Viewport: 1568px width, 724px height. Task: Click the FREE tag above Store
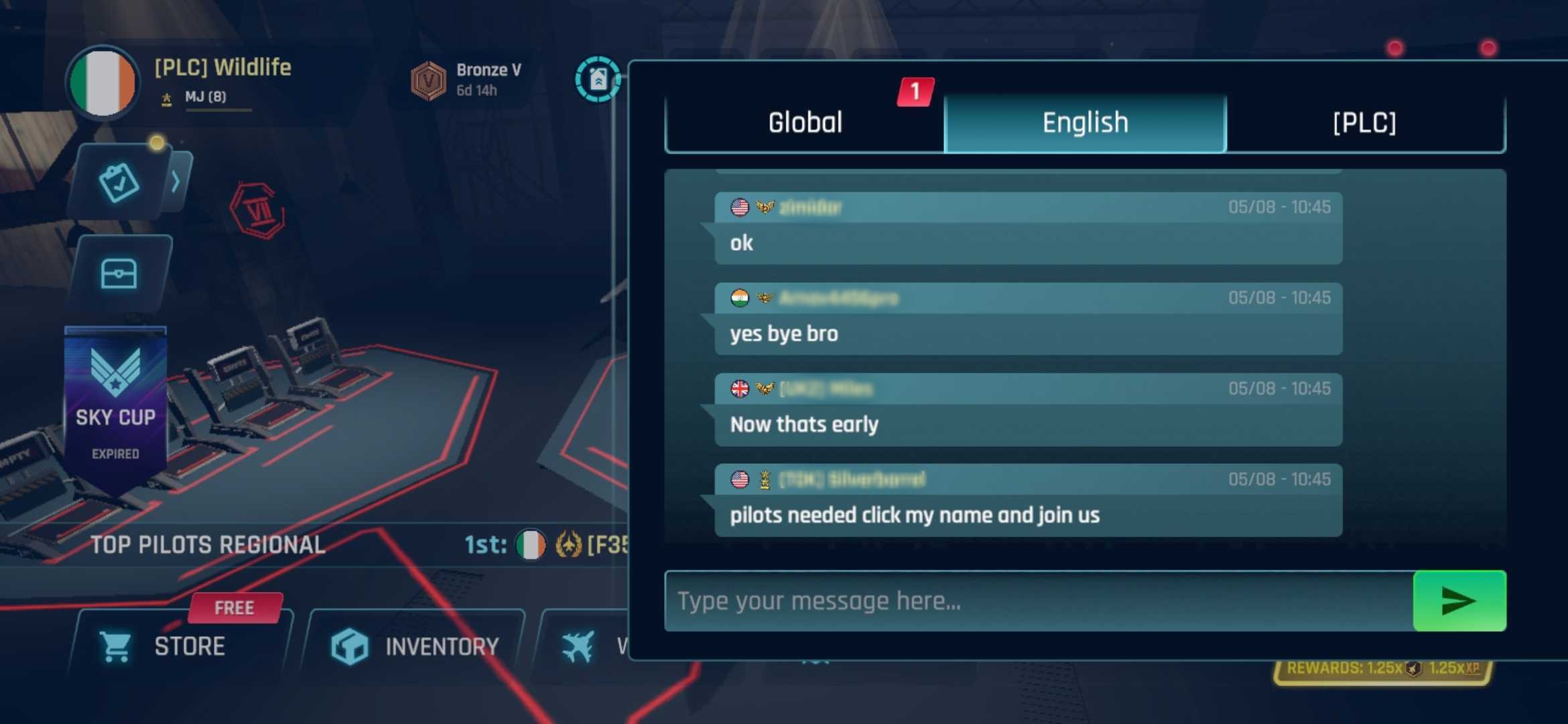(234, 607)
